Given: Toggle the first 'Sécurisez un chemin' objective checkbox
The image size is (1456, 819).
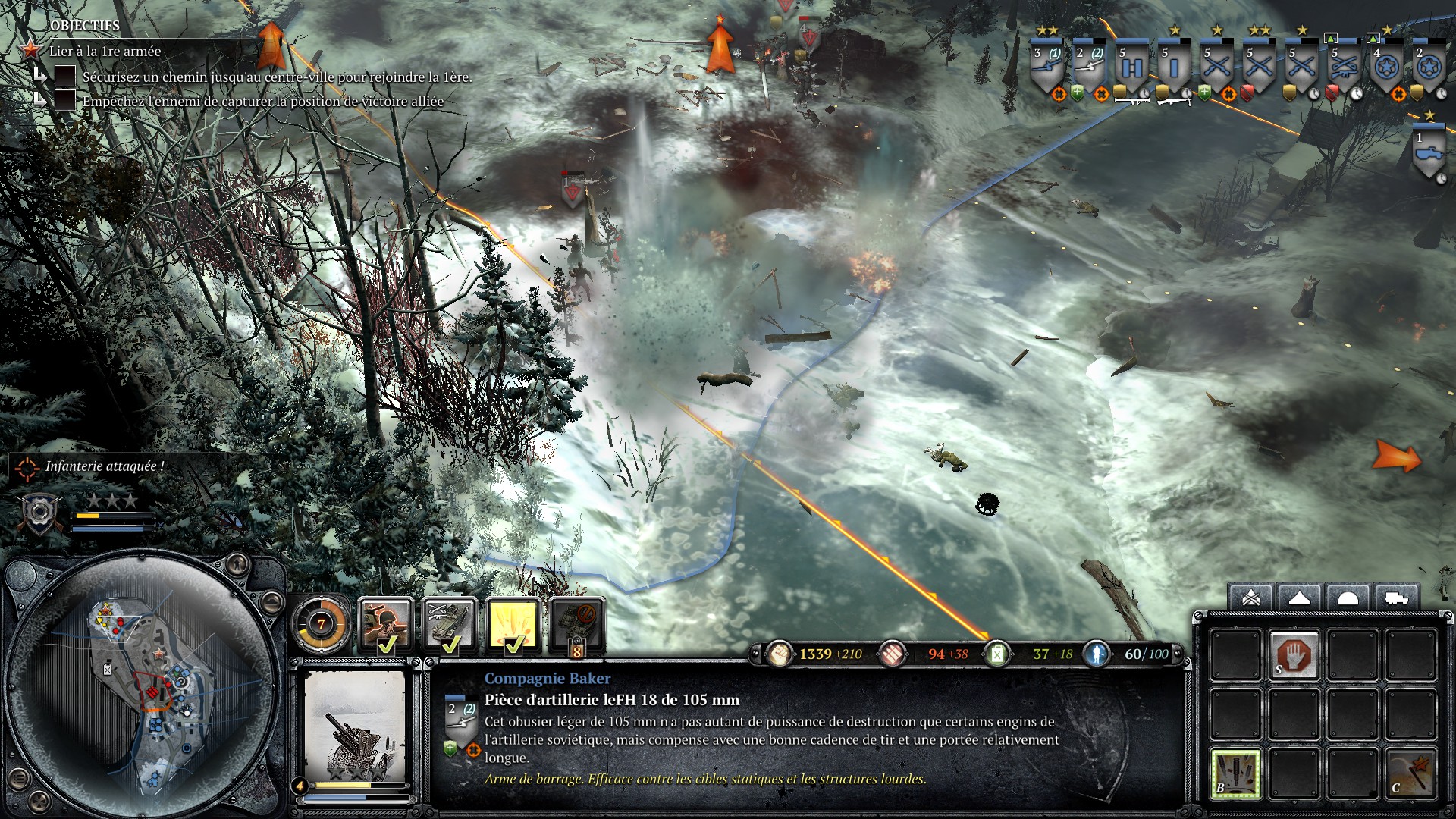Looking at the screenshot, I should 65,76.
